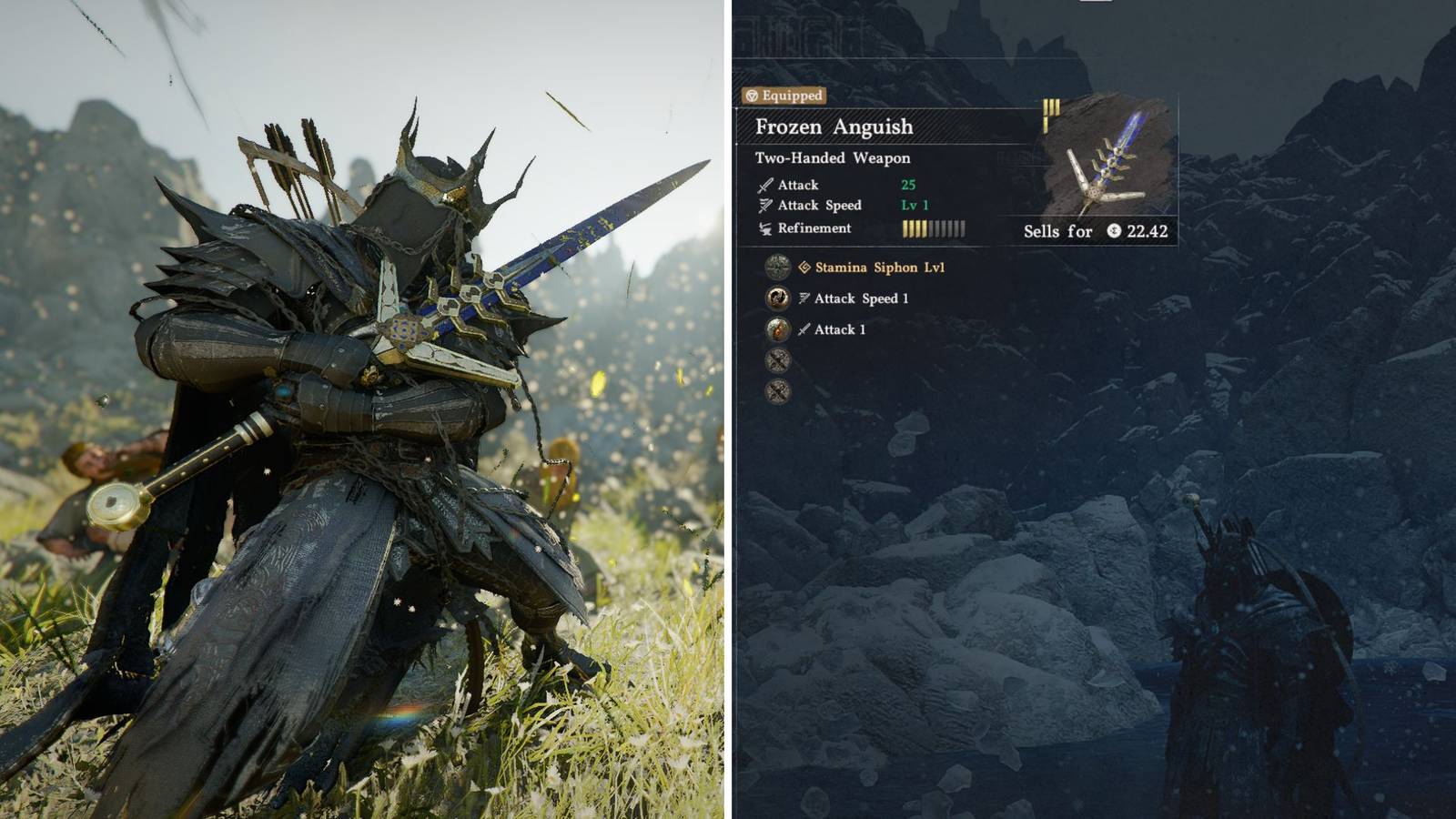Click the Lv 1 attack speed value
The height and width of the screenshot is (819, 1456).
point(913,206)
